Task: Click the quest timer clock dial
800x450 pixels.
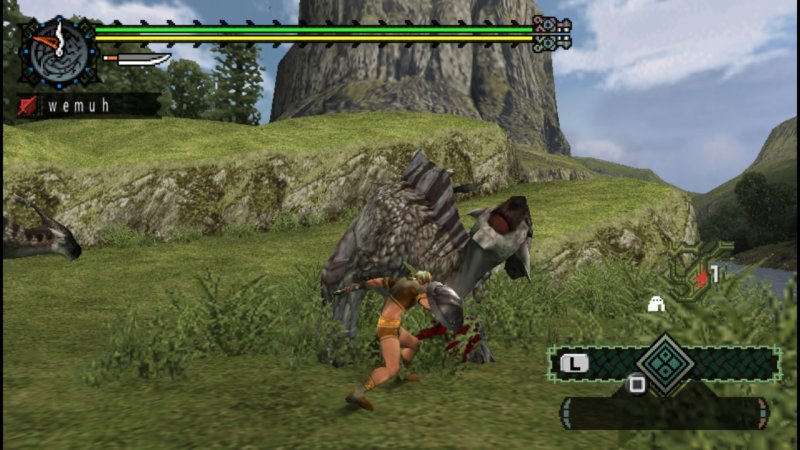Action: click(x=58, y=50)
